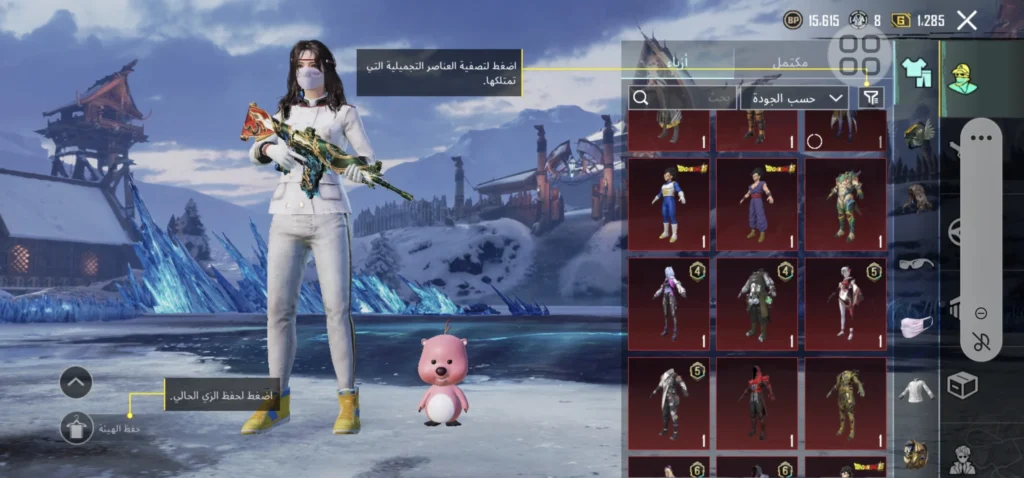The width and height of the screenshot is (1024, 478).
Task: Pick the red hooded outfit
Action: 757,402
